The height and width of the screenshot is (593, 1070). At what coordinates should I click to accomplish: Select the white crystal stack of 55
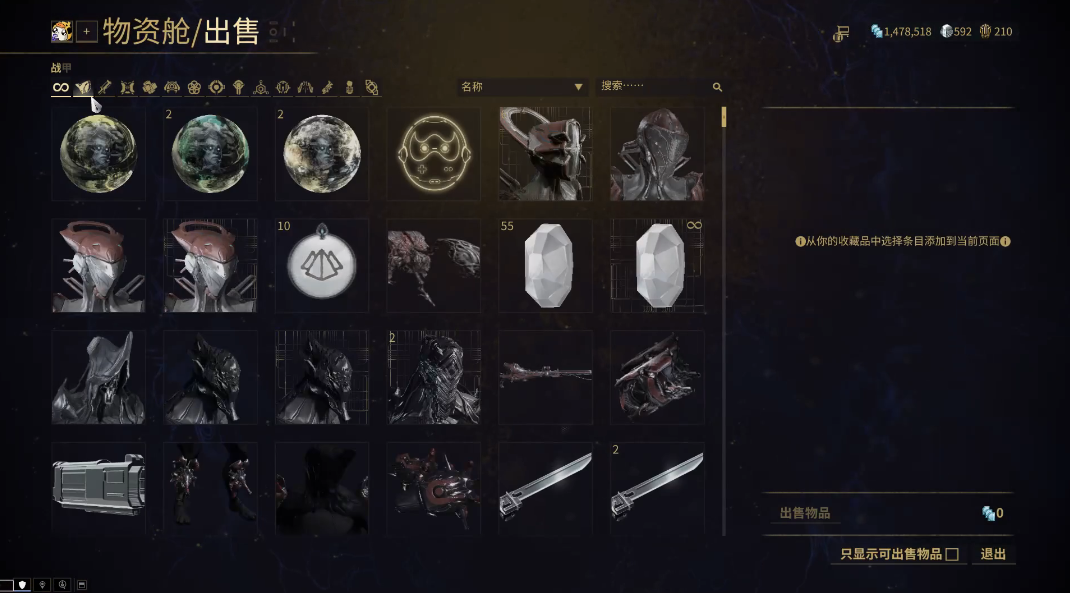(x=546, y=267)
